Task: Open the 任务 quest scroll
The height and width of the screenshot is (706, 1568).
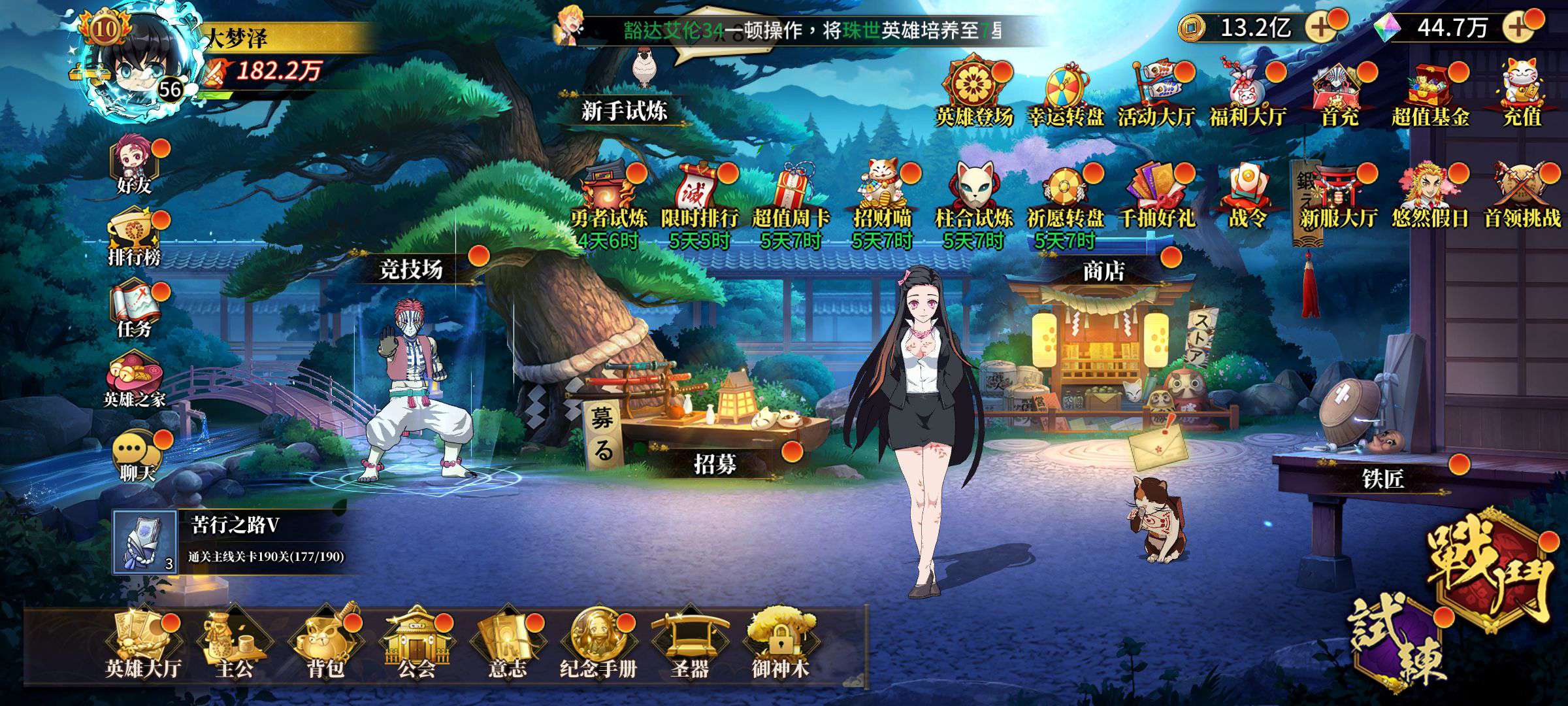Action: click(x=135, y=311)
